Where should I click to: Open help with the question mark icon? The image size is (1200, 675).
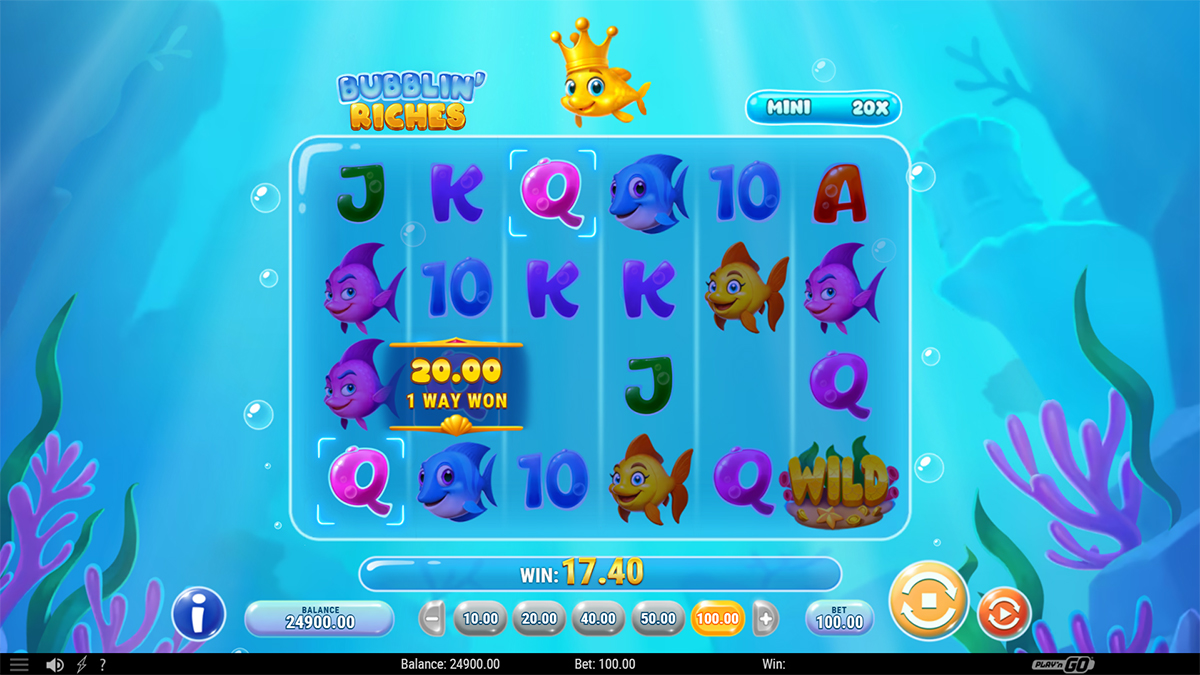tap(102, 664)
